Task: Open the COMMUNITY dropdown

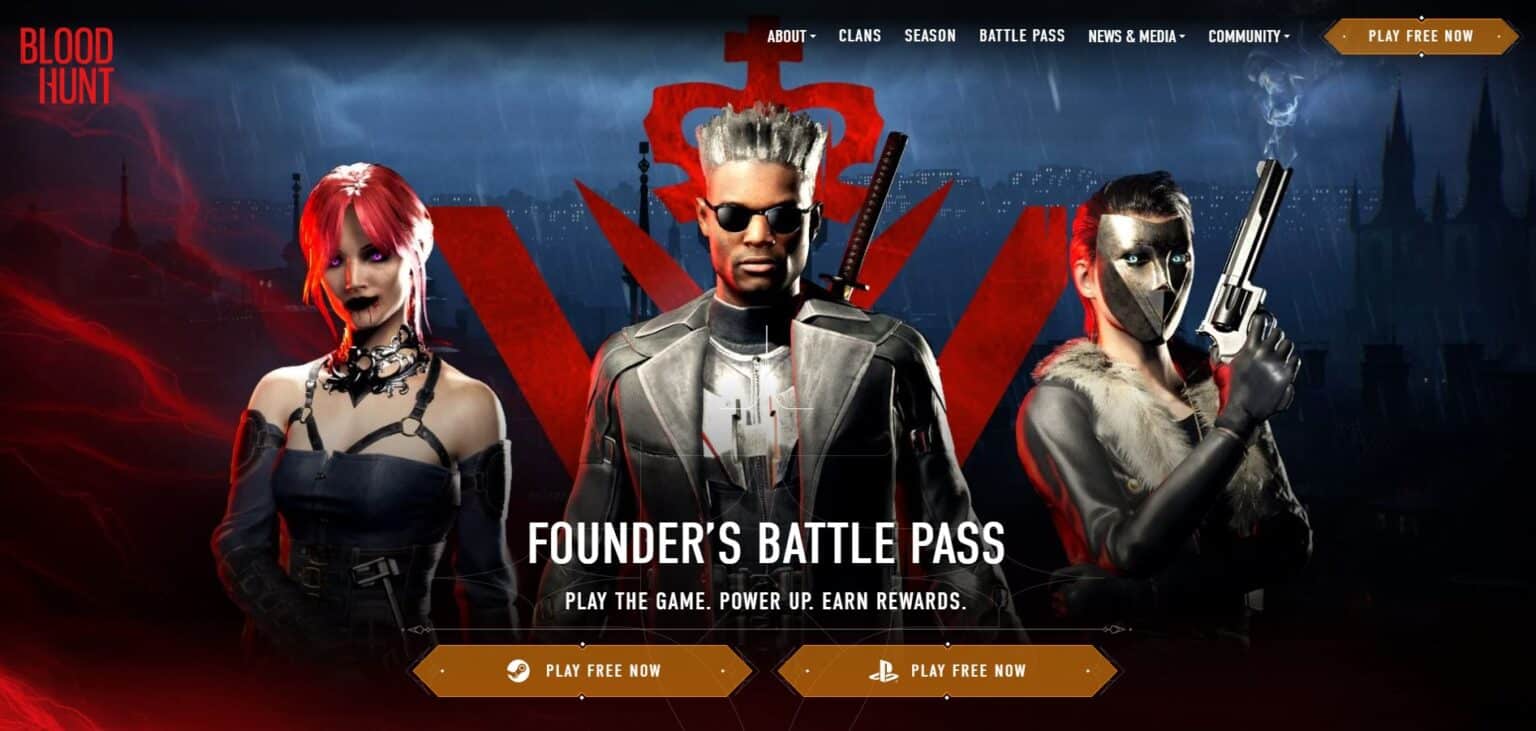Action: pyautogui.click(x=1243, y=36)
